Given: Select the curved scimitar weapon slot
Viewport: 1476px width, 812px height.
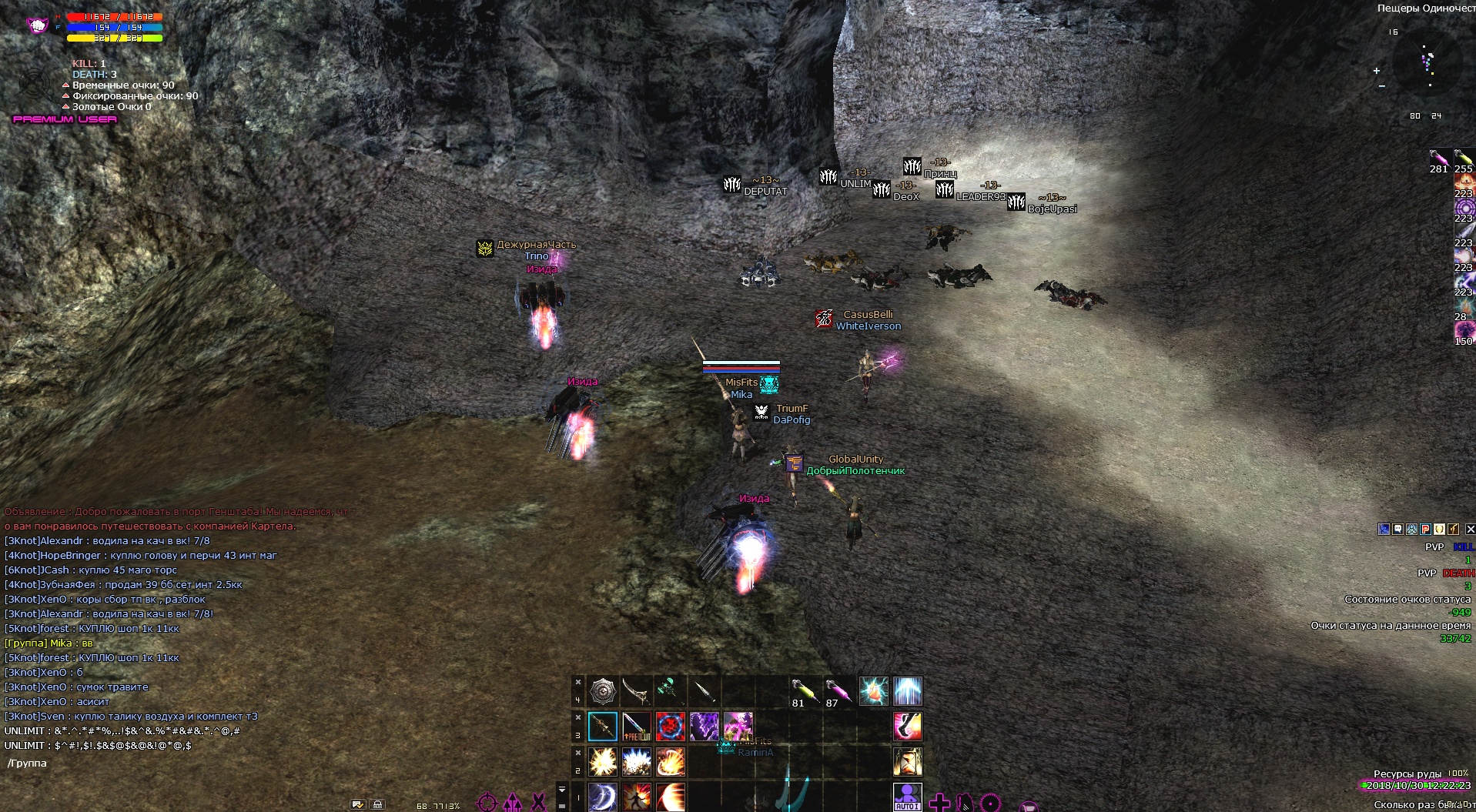Looking at the screenshot, I should pos(637,691).
